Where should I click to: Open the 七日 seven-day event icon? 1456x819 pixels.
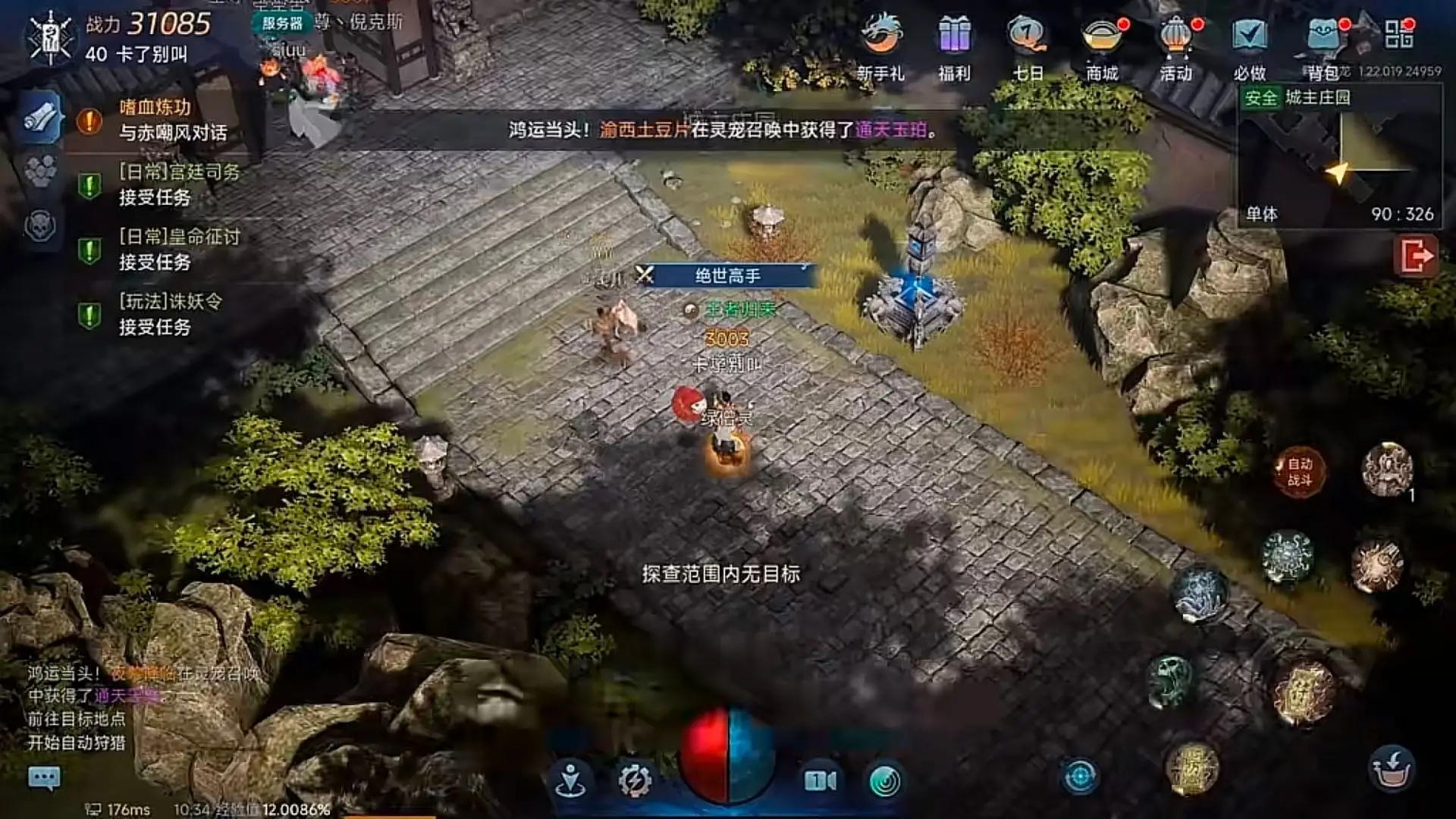point(1025,42)
